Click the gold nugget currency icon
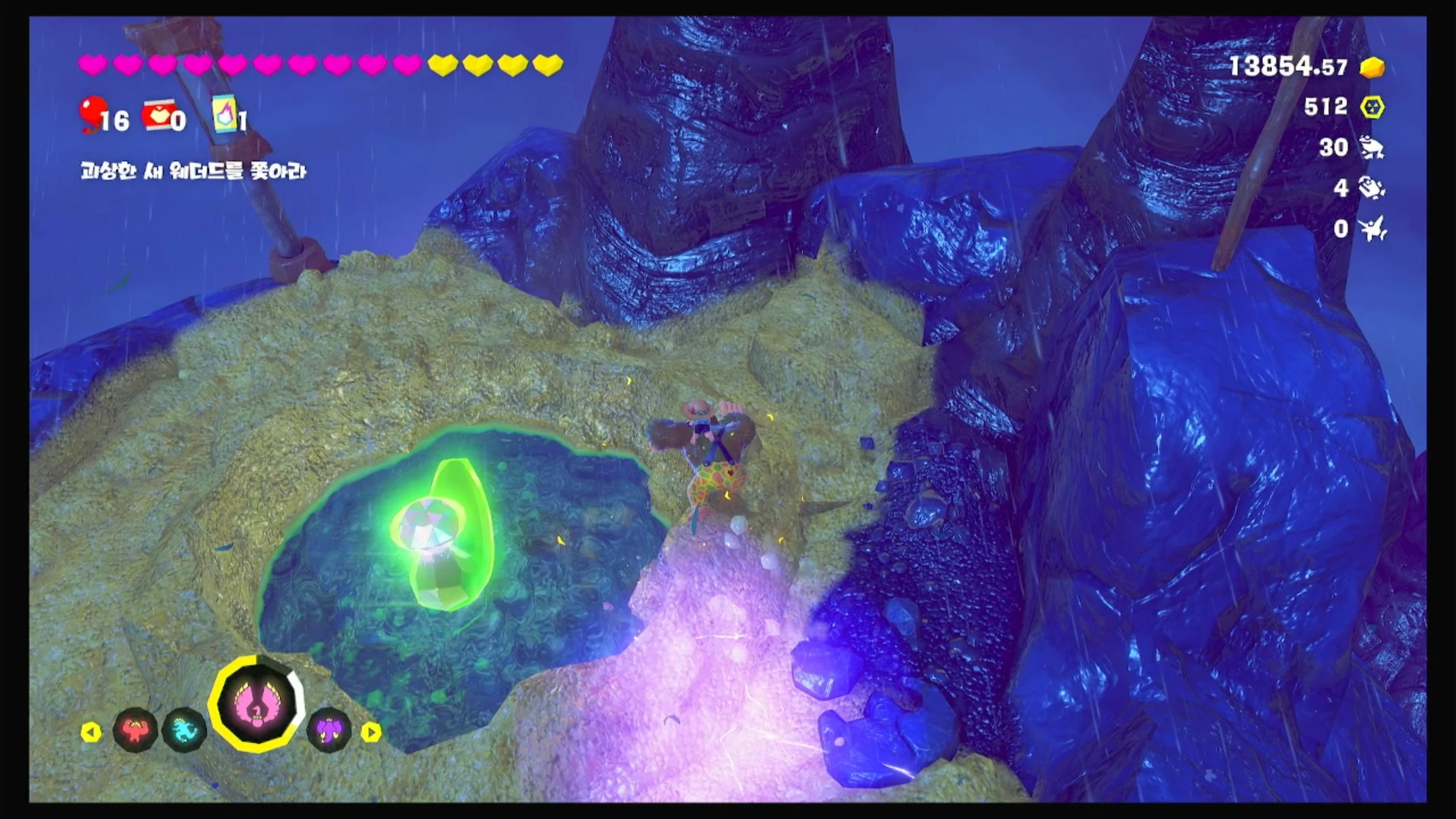The height and width of the screenshot is (819, 1456). (1372, 68)
